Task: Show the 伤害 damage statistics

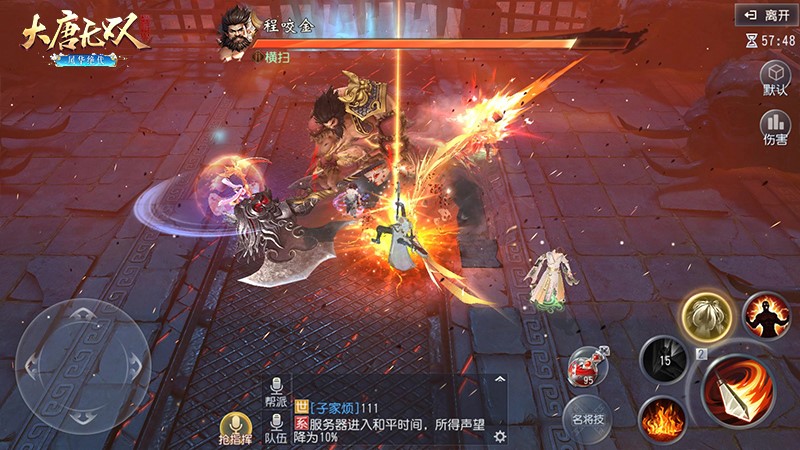Action: tap(775, 128)
